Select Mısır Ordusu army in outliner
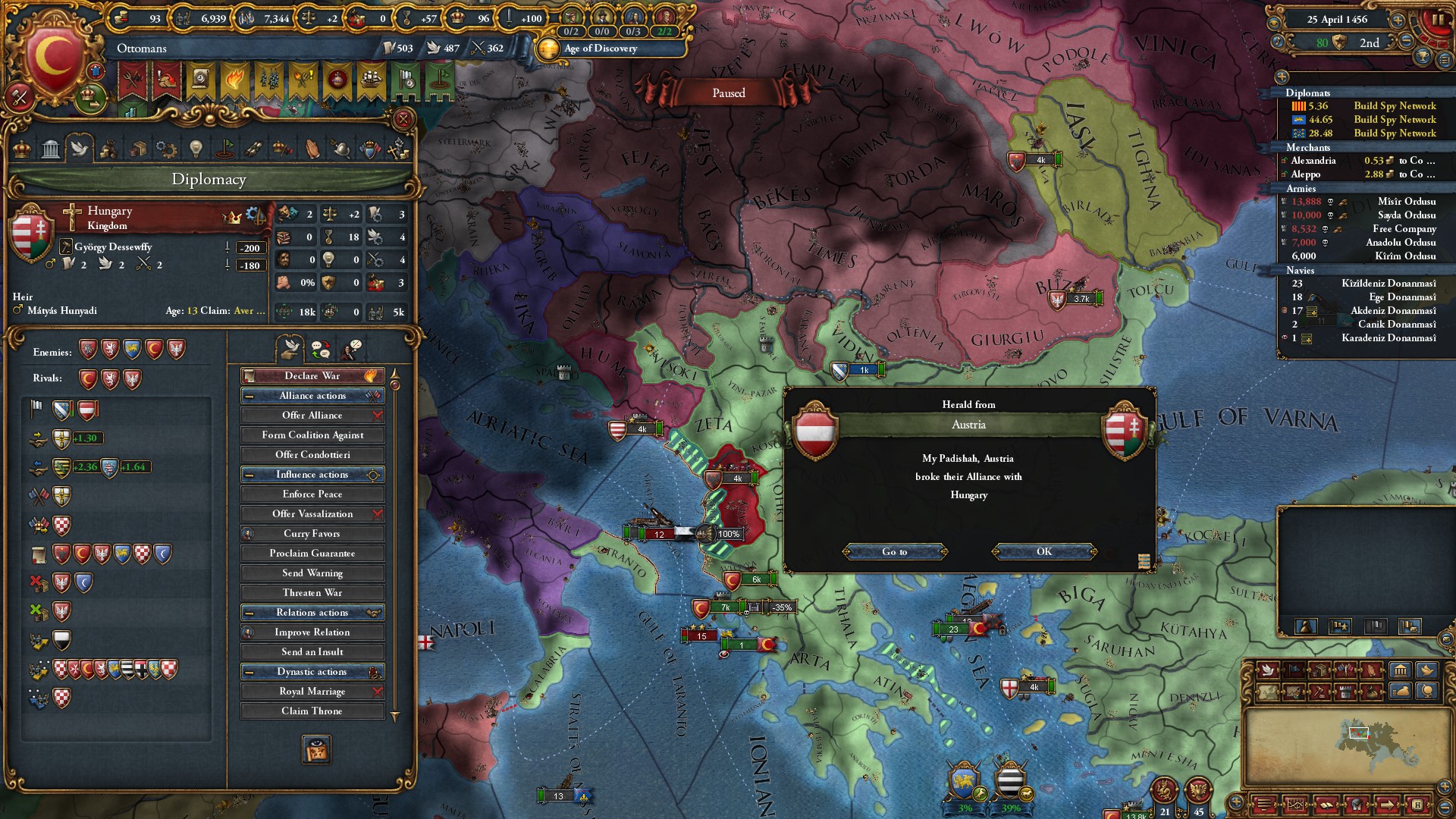 [x=1406, y=202]
